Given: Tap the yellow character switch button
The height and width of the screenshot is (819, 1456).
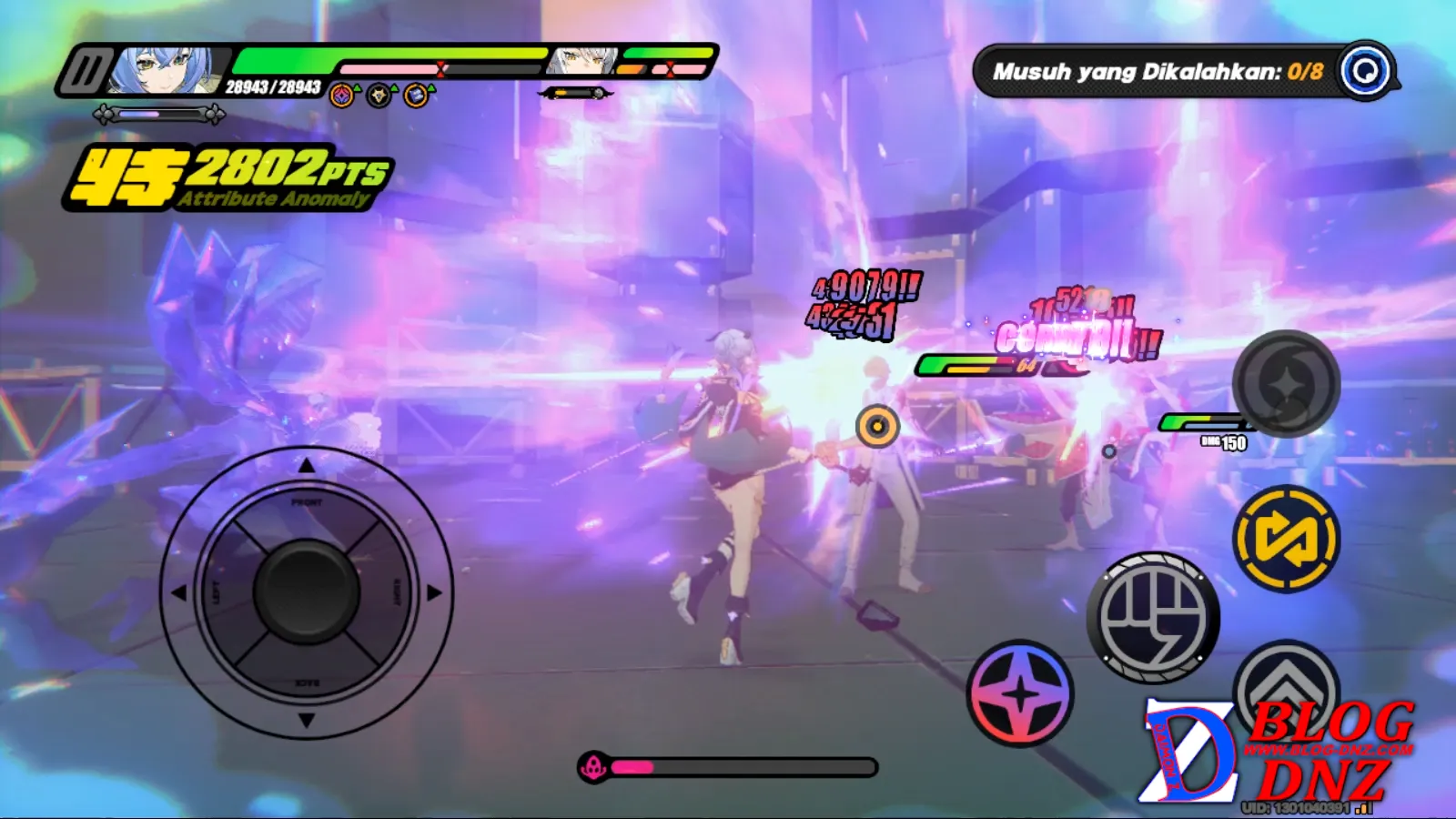Looking at the screenshot, I should tap(1286, 539).
